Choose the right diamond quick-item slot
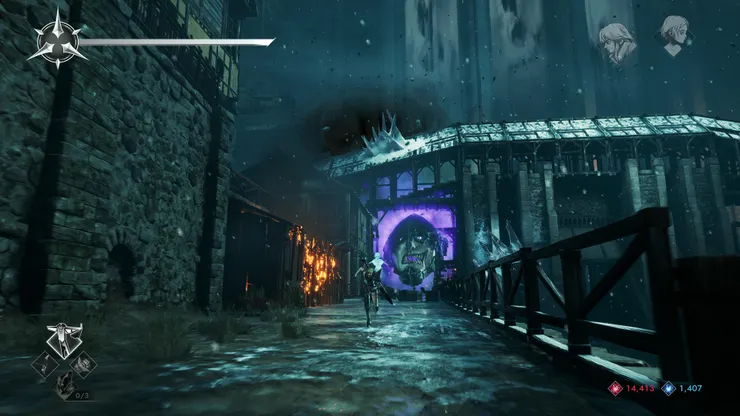 [x=84, y=365]
